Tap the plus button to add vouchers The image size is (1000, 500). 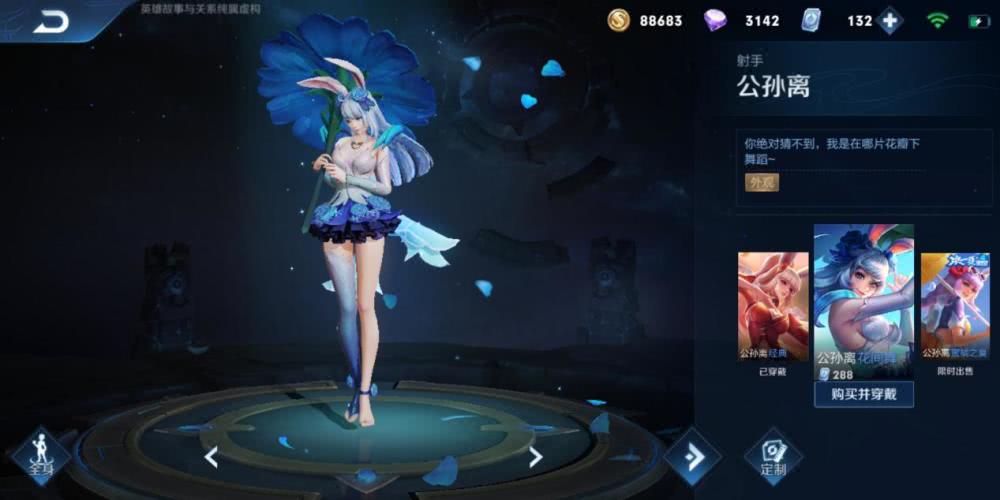(x=889, y=21)
